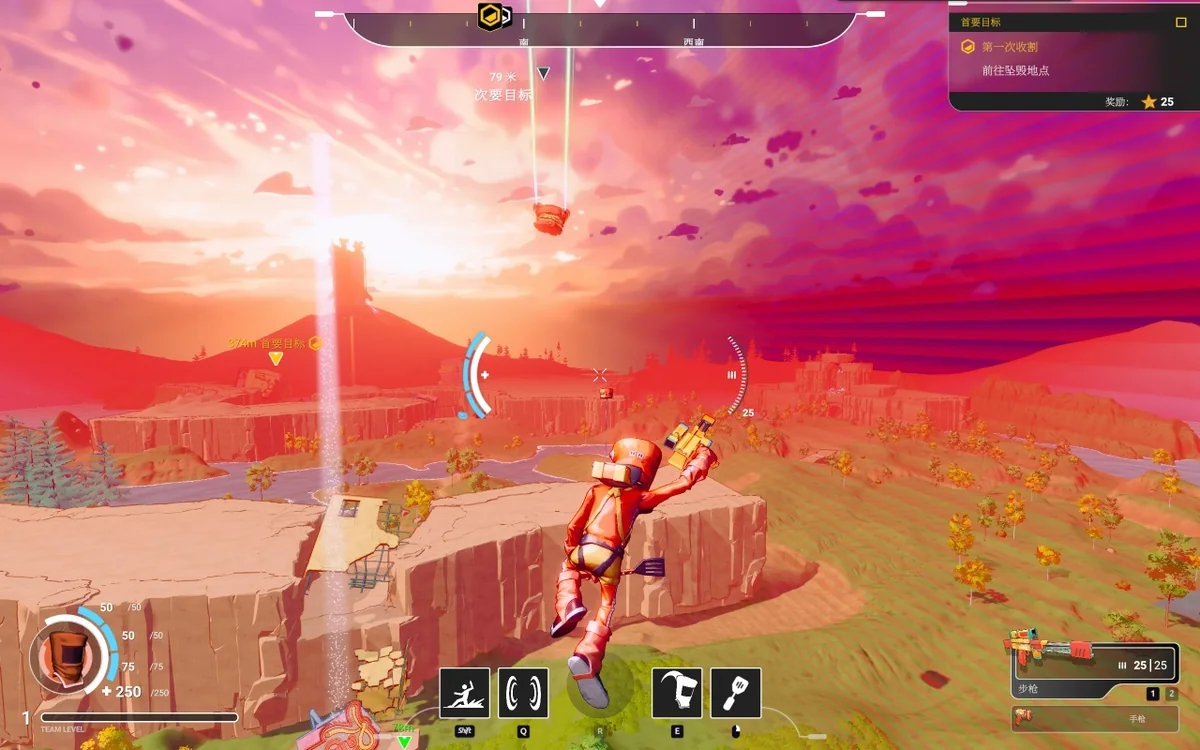Select the 次要目标 waypoint marker
The width and height of the screenshot is (1200, 750).
543,74
